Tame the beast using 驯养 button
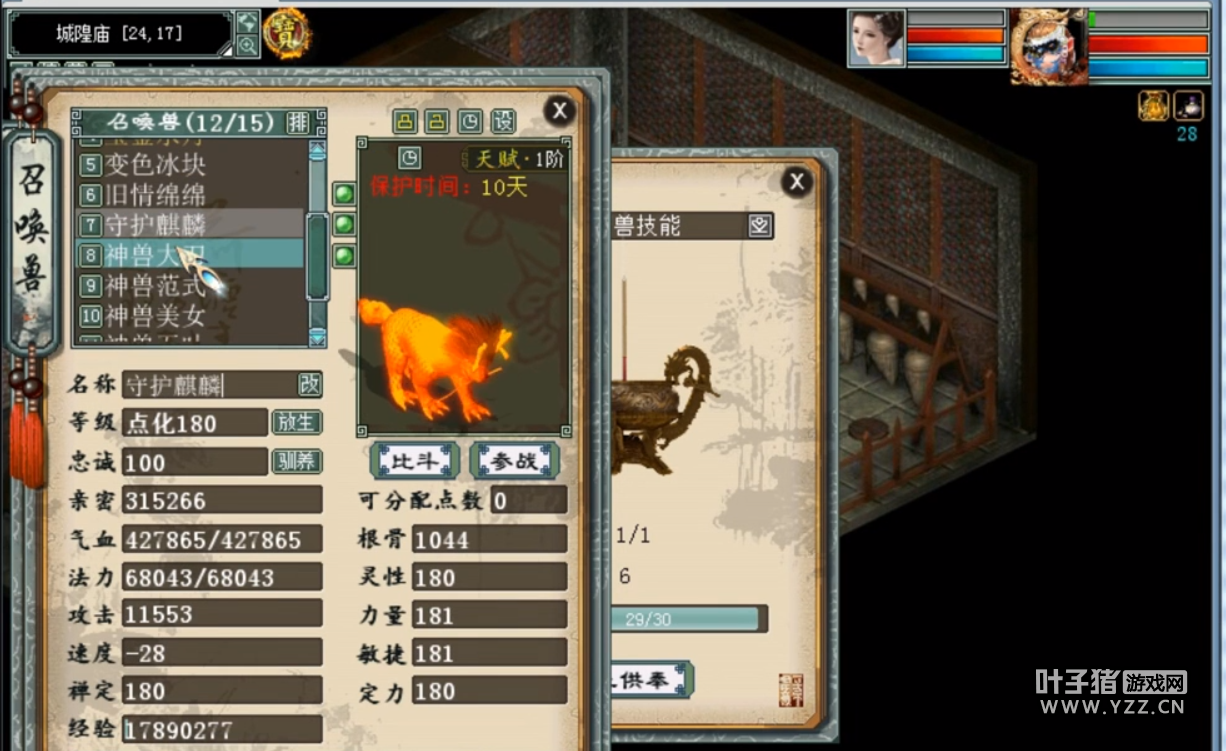Viewport: 1226px width, 751px height. (296, 461)
